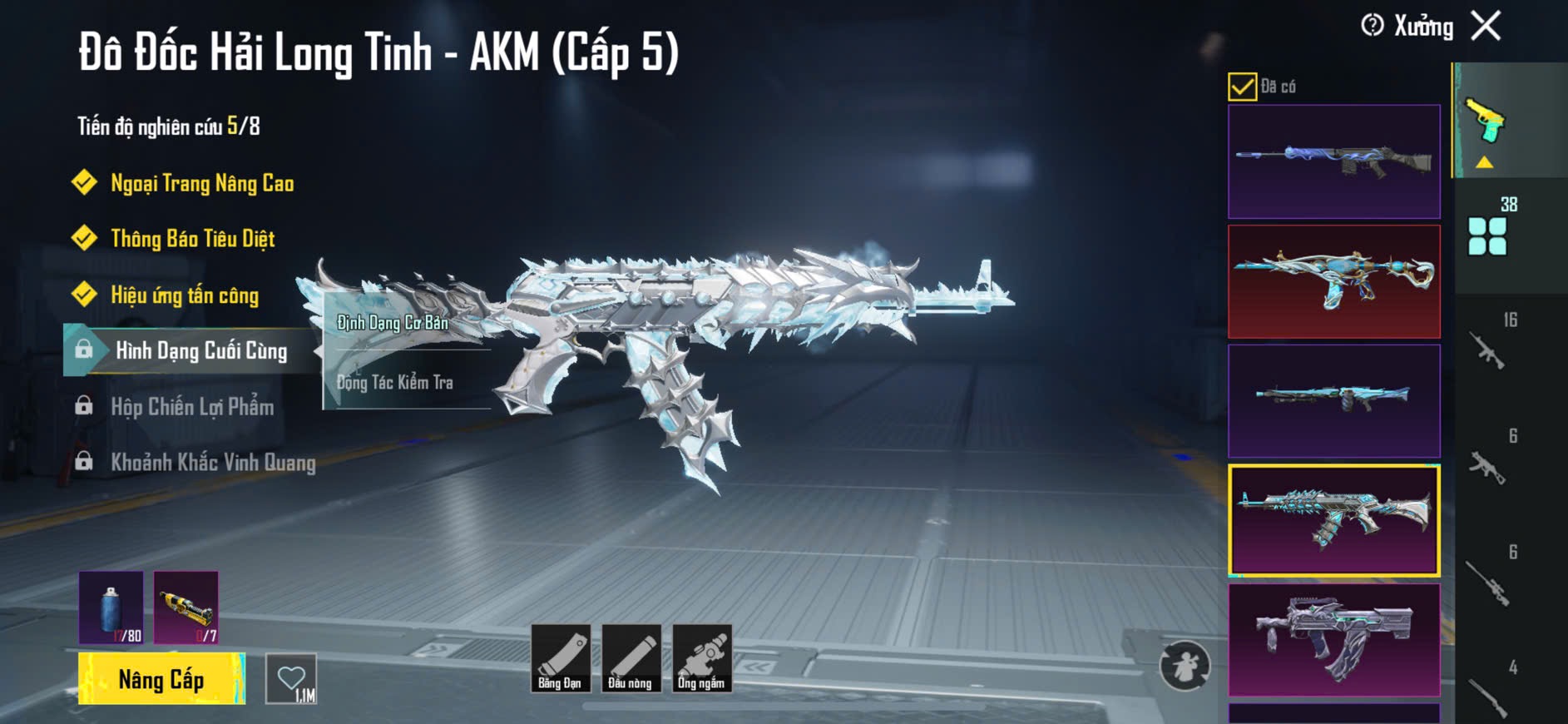Select the Băng Đạn magazine attachment

pyautogui.click(x=561, y=658)
